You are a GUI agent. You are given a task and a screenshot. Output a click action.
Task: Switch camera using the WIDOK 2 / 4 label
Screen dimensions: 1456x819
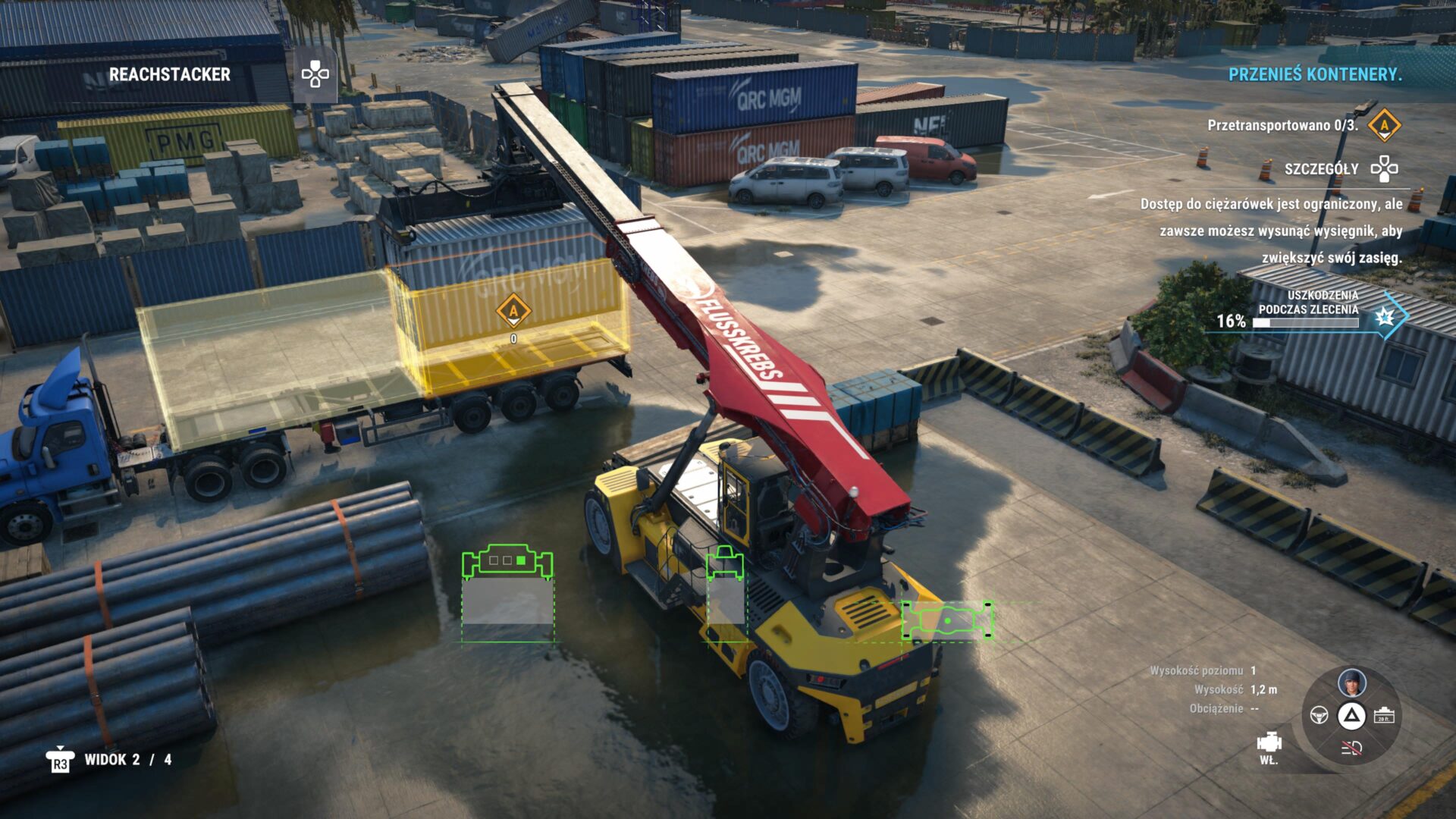point(127,760)
